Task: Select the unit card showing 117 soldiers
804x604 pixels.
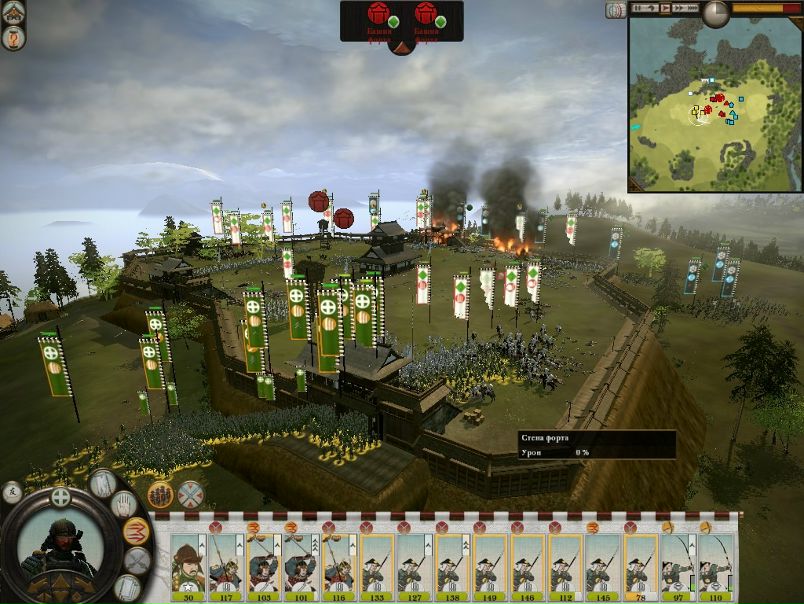Action: coord(225,565)
